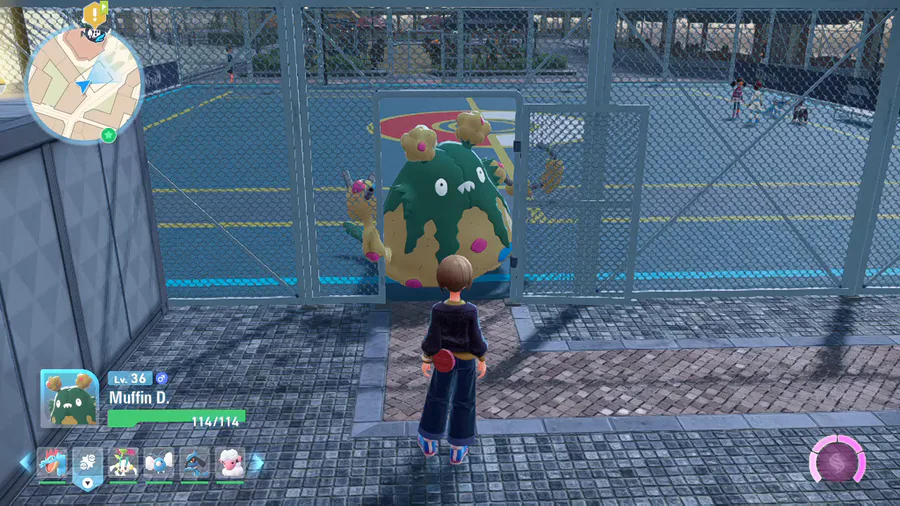Open the circular city minimap
This screenshot has width=900, height=506.
pyautogui.click(x=84, y=84)
